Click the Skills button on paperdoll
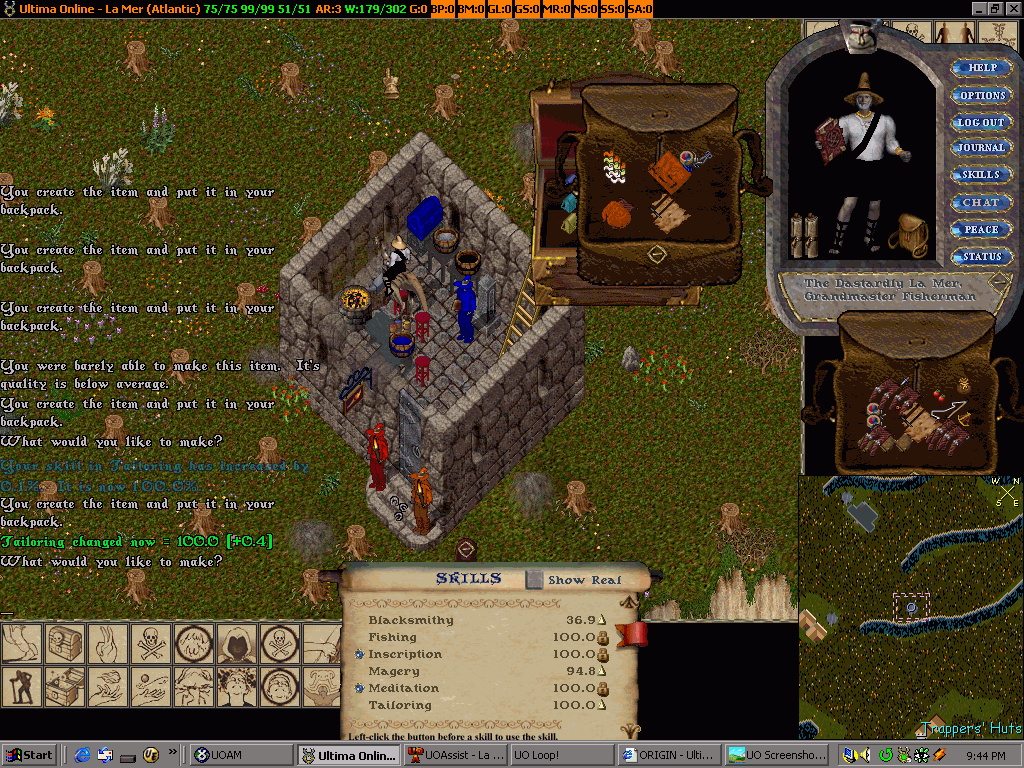1024x768 pixels. tap(981, 175)
